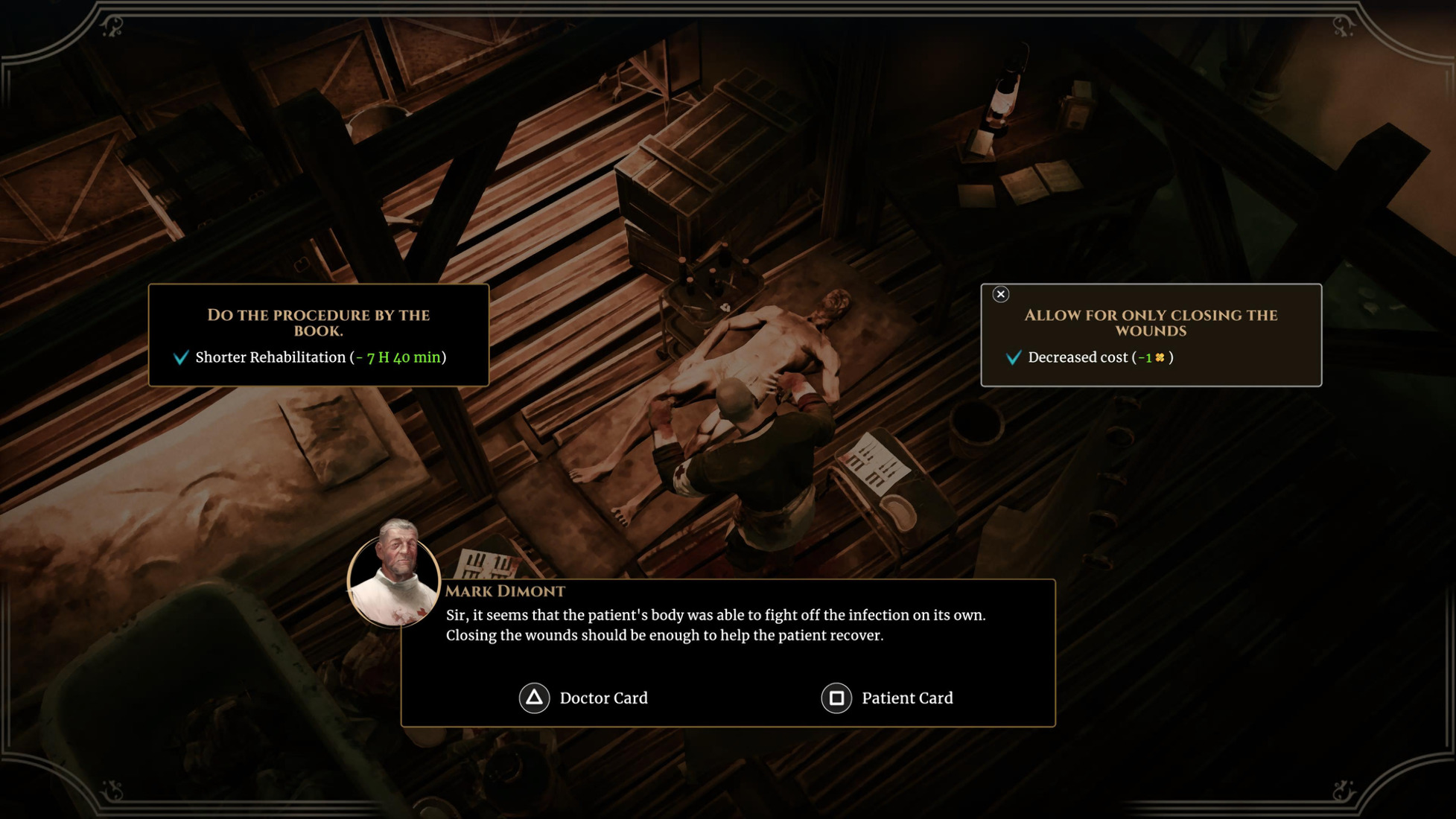
Task: Open the Doctor Card
Action: (x=584, y=698)
